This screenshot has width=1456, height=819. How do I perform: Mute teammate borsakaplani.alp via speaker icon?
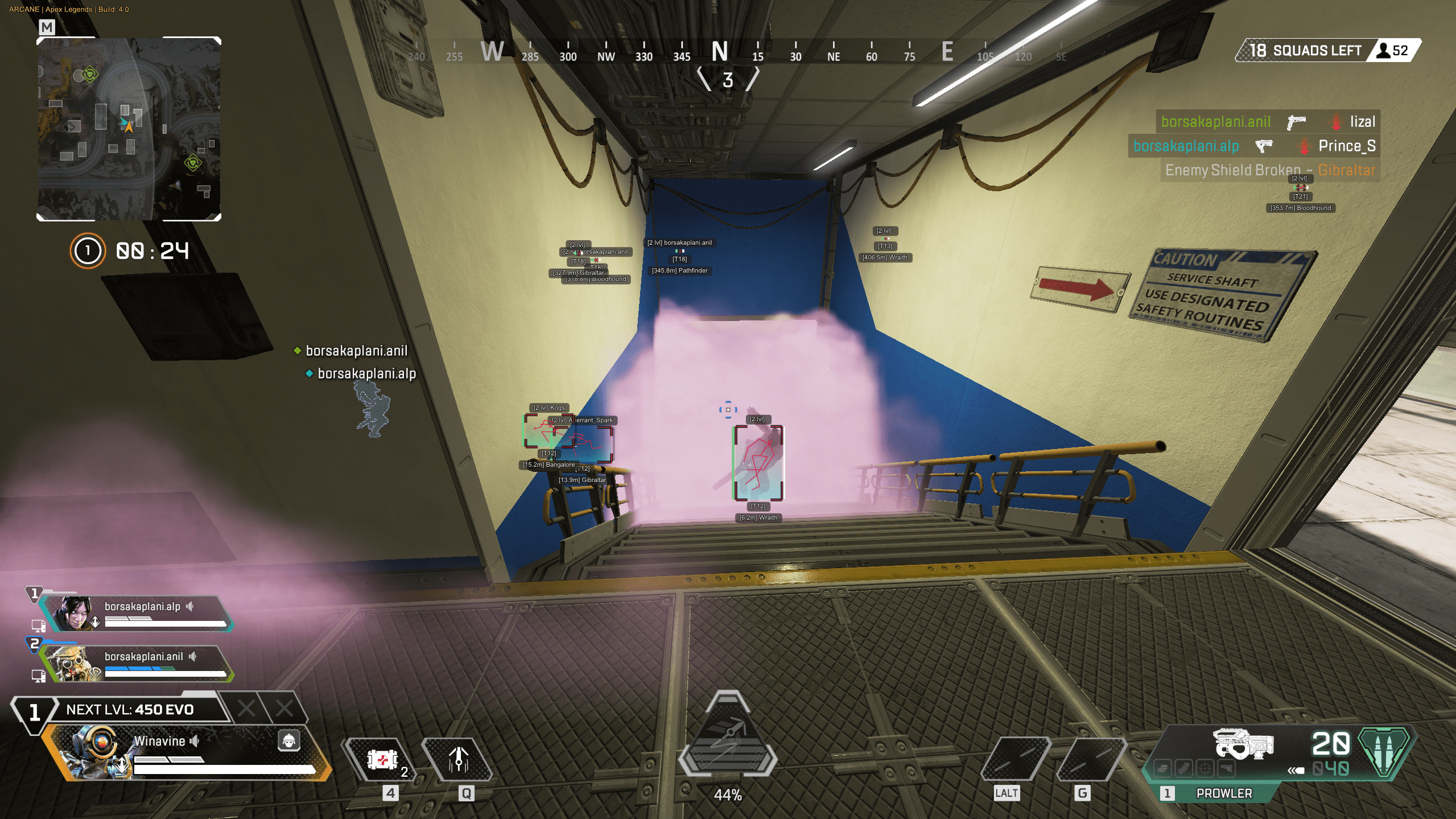coord(189,607)
